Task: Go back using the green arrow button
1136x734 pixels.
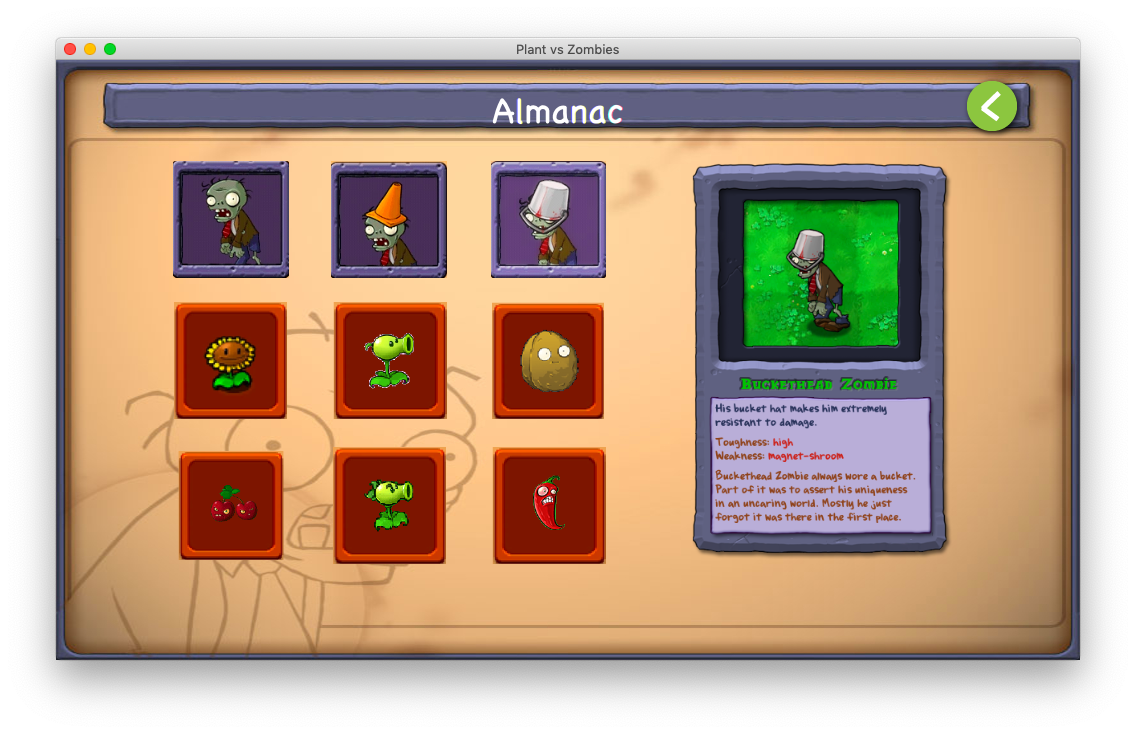Action: 991,106
